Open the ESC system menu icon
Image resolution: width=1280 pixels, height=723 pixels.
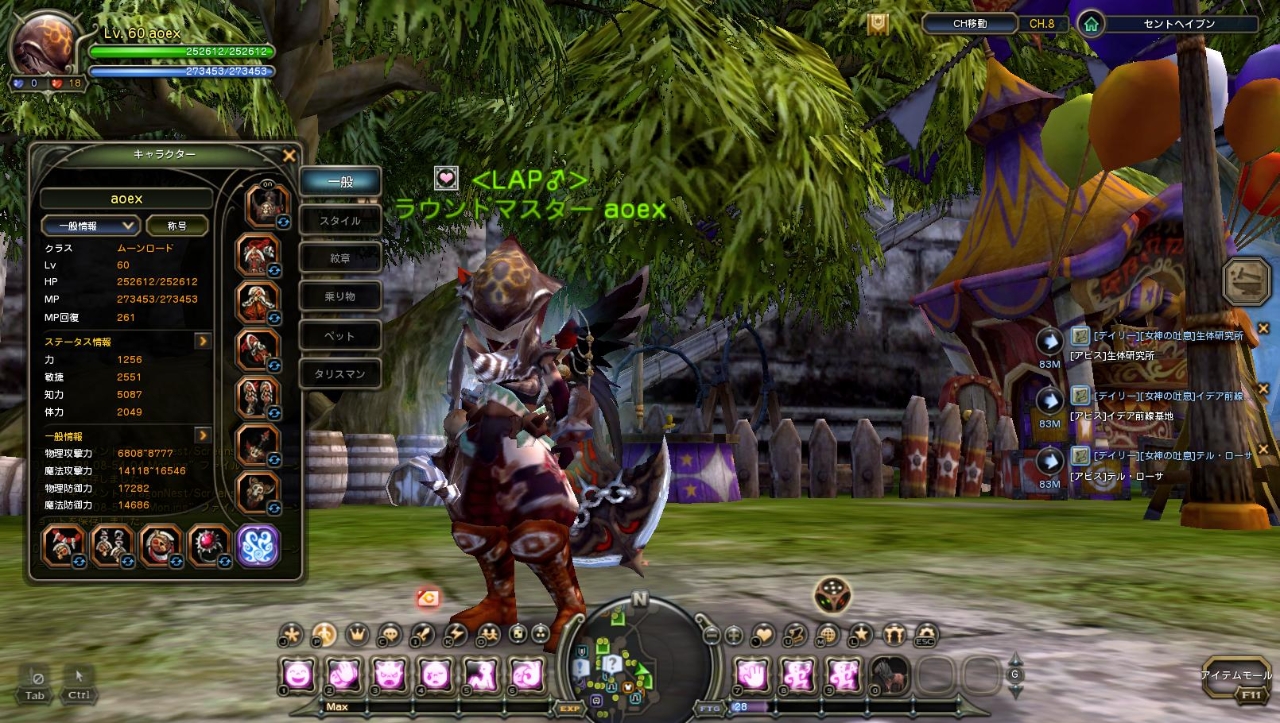927,634
